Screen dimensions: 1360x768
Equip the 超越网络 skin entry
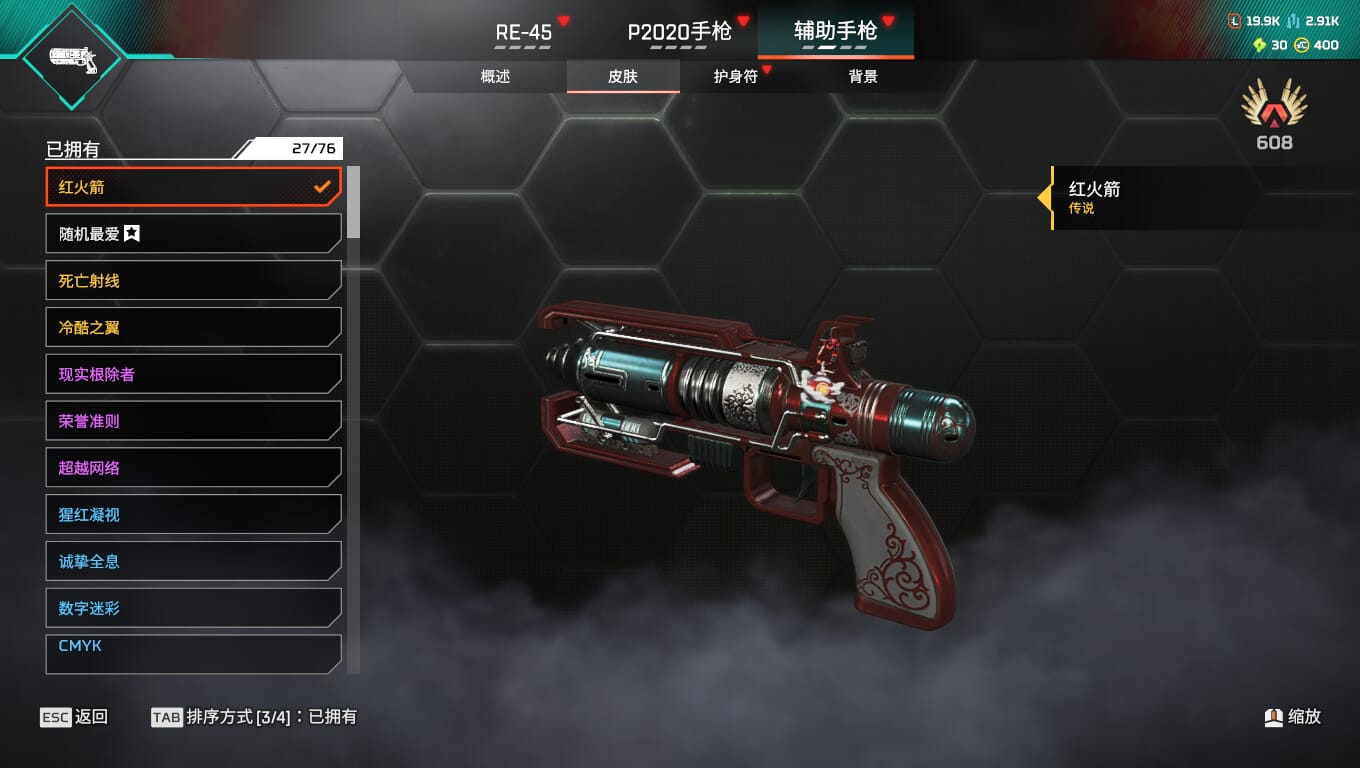coord(193,468)
